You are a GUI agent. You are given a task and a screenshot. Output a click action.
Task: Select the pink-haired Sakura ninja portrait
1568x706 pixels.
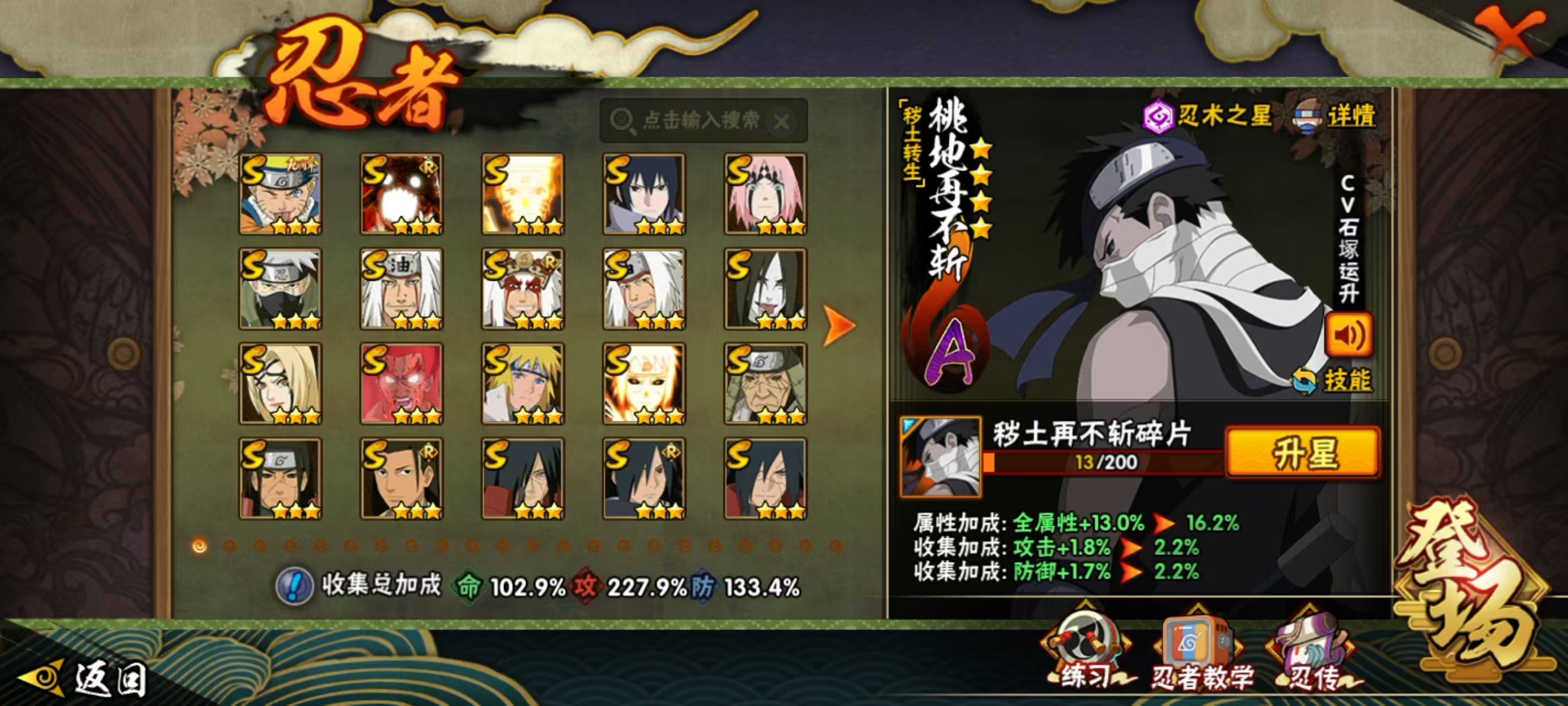[x=765, y=194]
